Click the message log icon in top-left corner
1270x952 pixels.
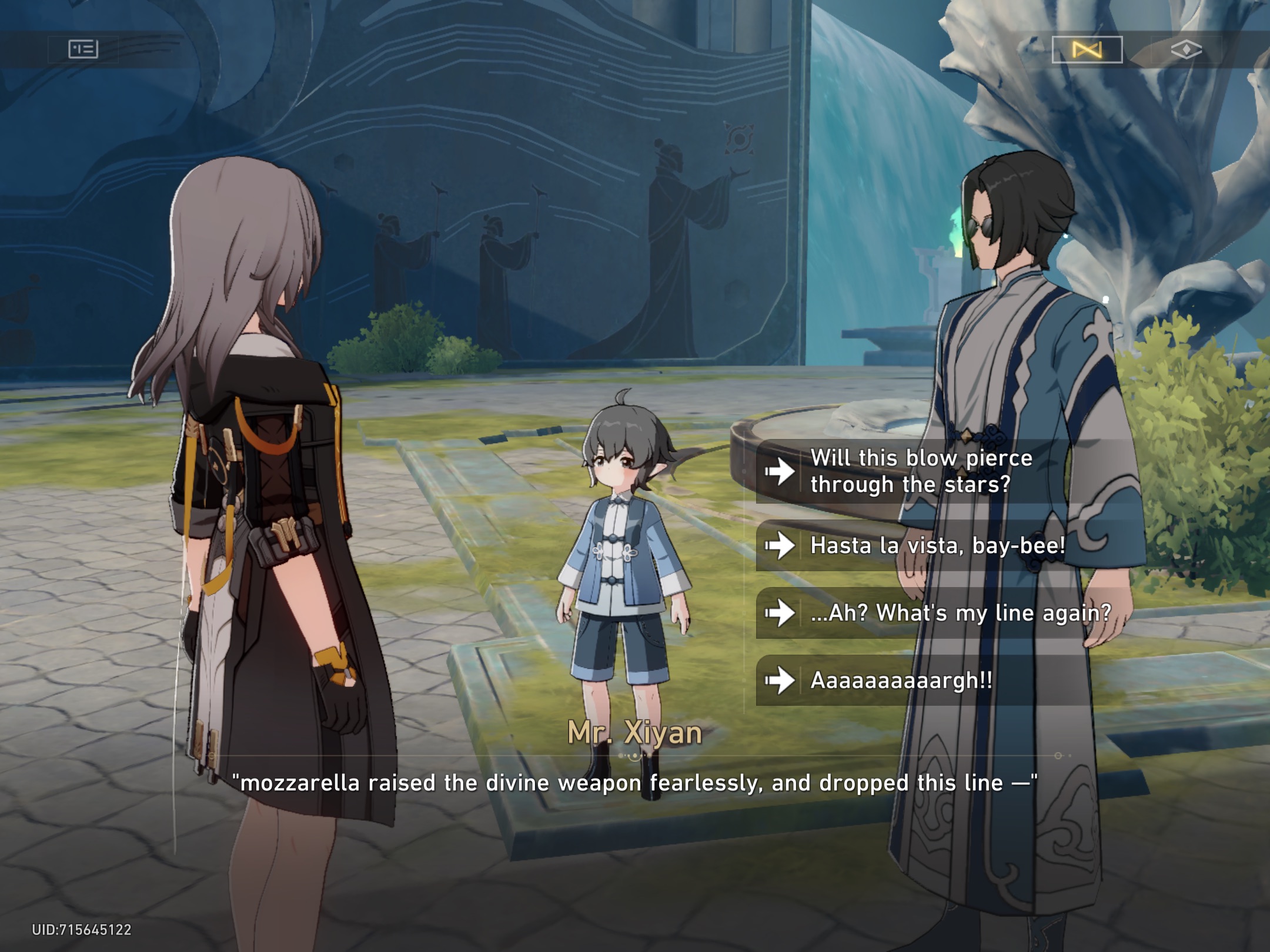(83, 49)
